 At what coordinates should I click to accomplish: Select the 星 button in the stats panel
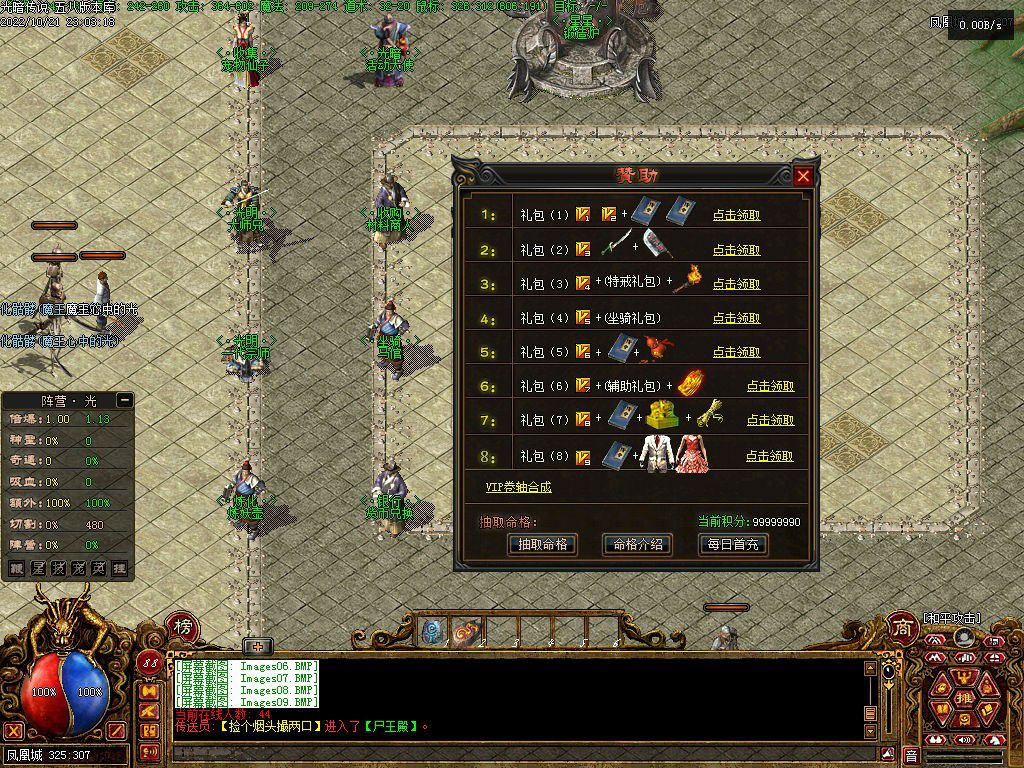tap(37, 568)
